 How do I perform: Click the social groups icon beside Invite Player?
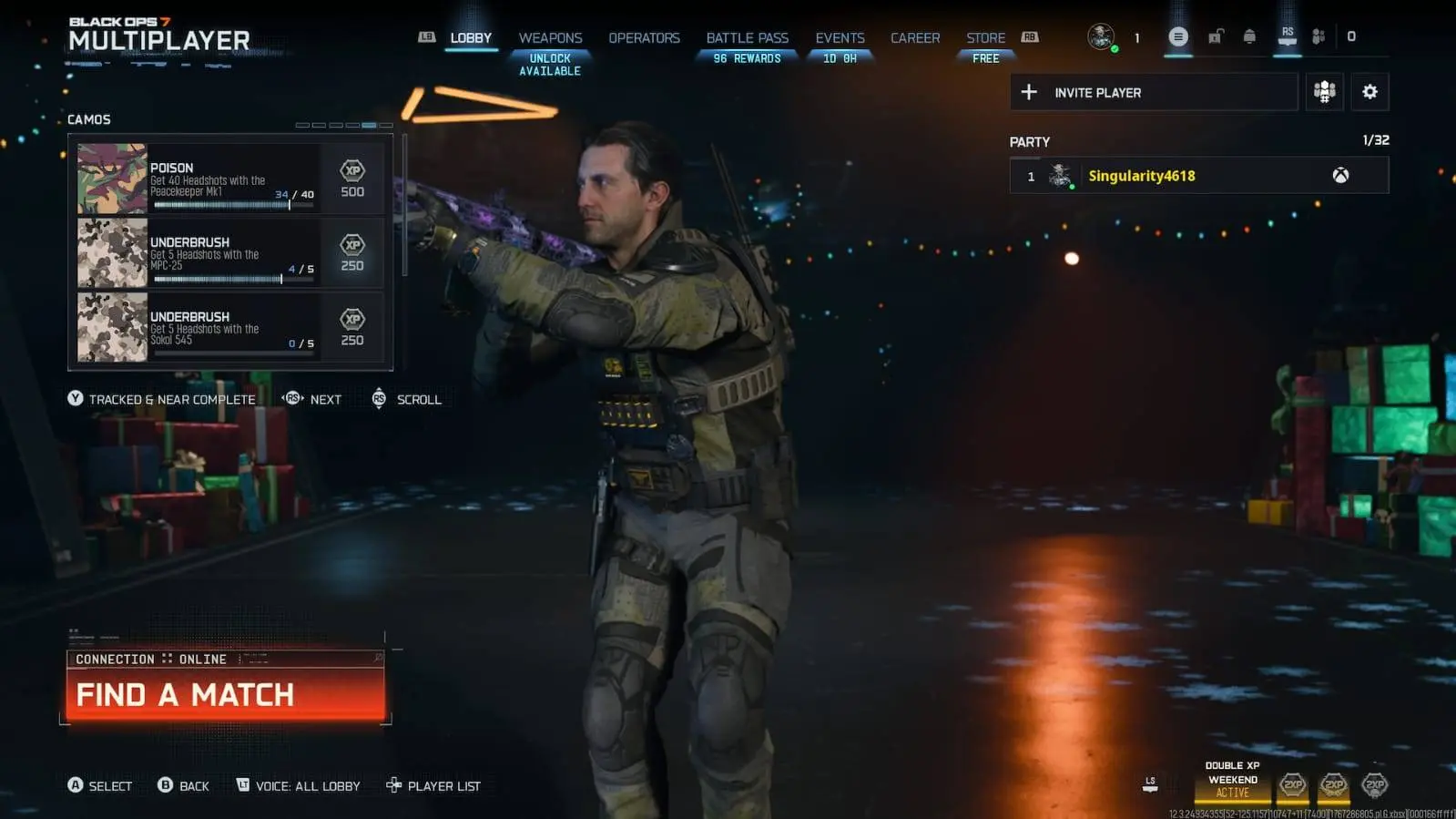pos(1325,92)
